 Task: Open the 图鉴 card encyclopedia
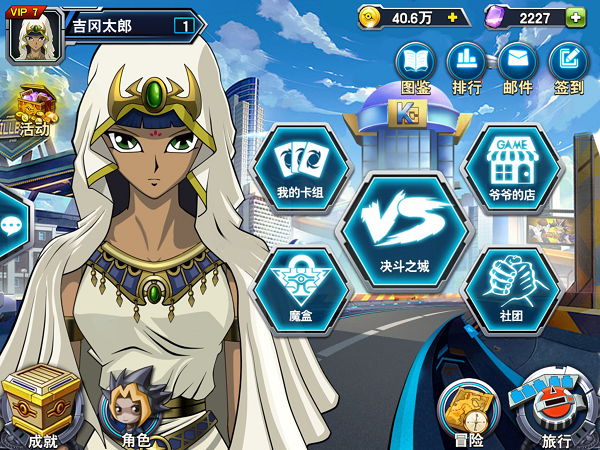point(414,65)
